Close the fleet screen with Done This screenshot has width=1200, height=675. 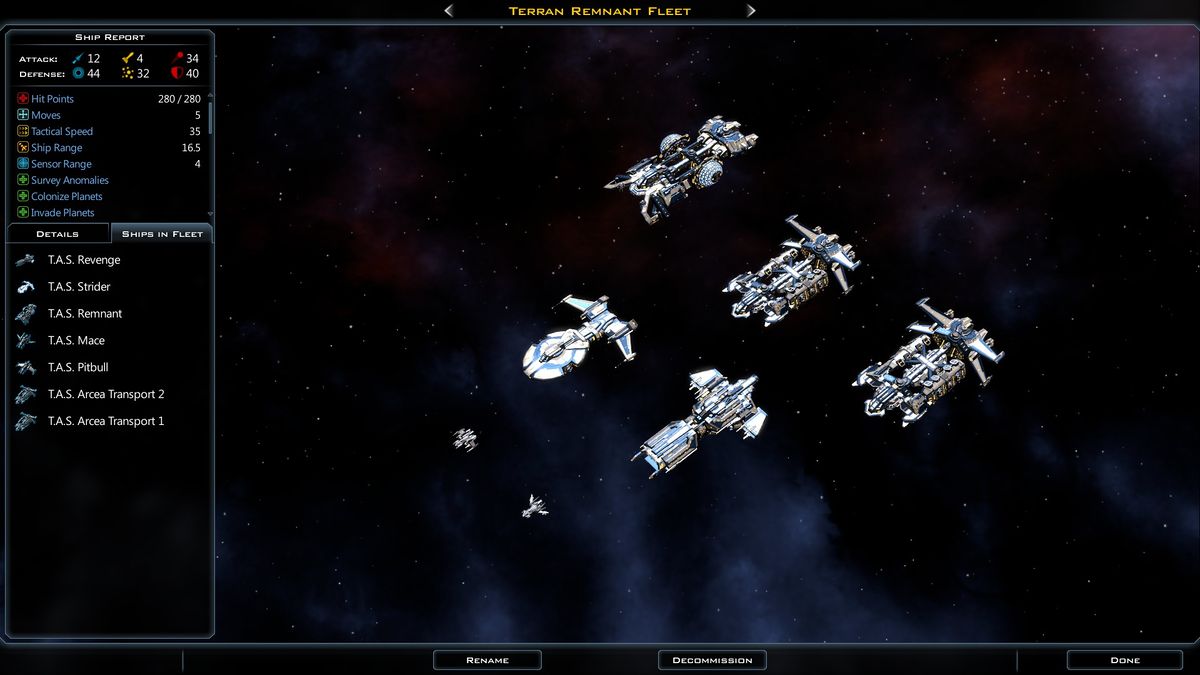[1125, 660]
